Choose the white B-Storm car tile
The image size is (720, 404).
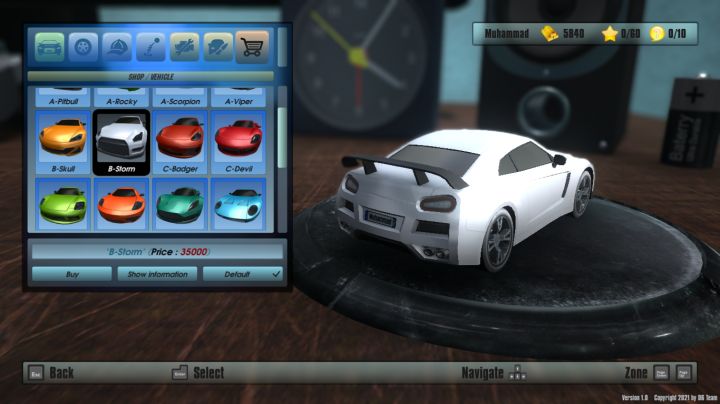(x=121, y=141)
